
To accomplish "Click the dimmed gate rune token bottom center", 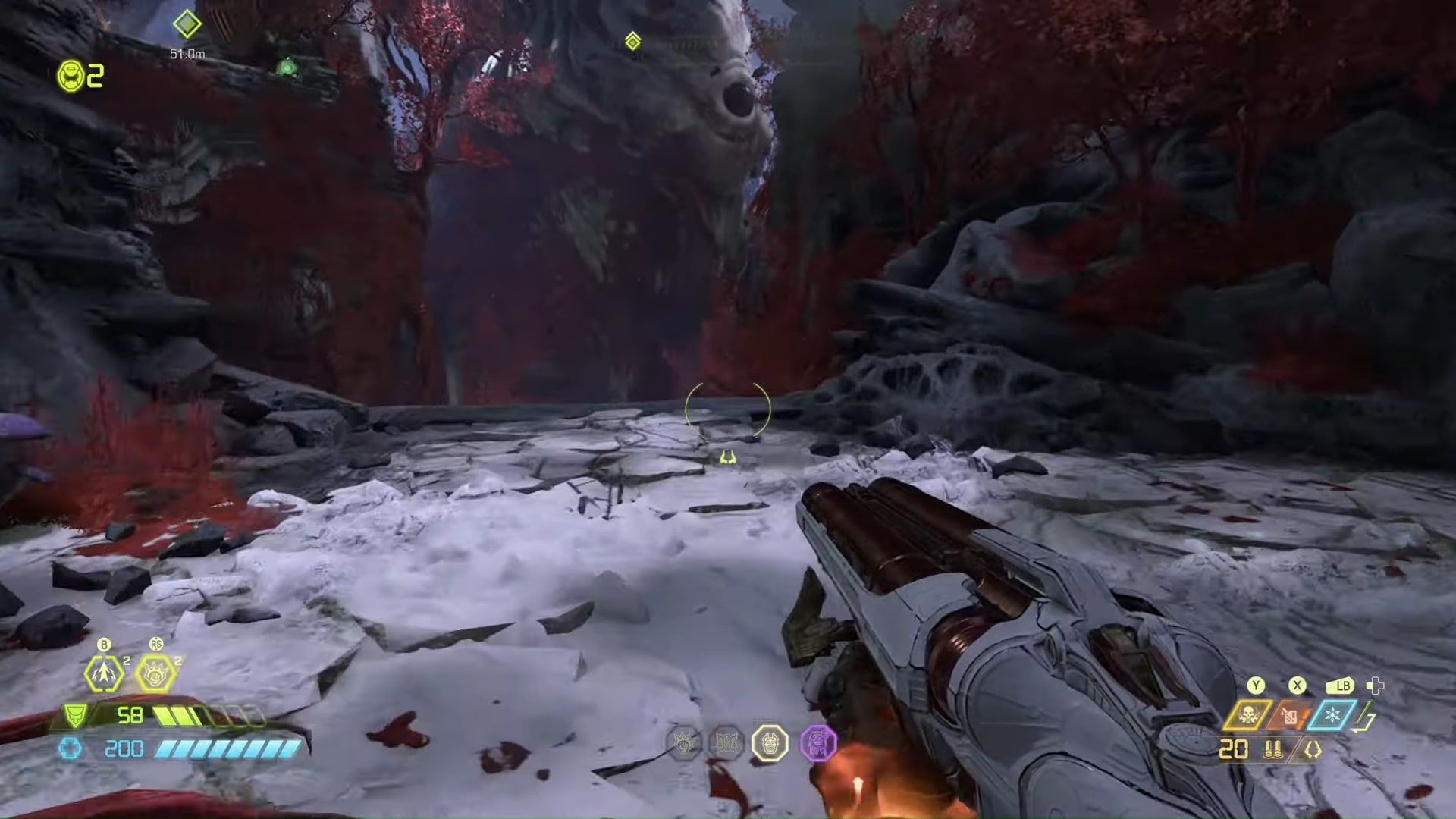I will pyautogui.click(x=727, y=742).
